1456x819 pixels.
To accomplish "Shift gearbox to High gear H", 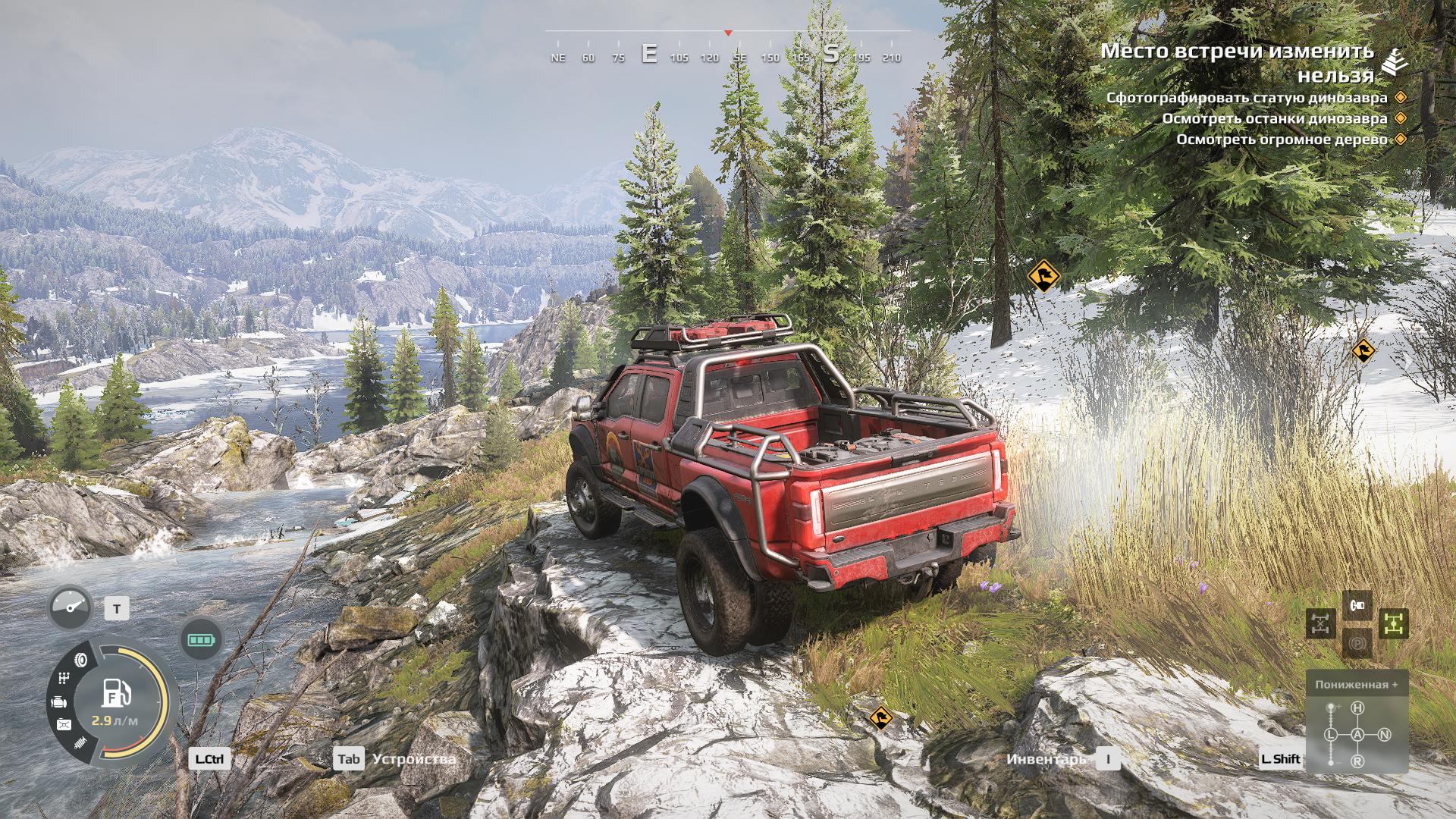I will (x=1357, y=708).
